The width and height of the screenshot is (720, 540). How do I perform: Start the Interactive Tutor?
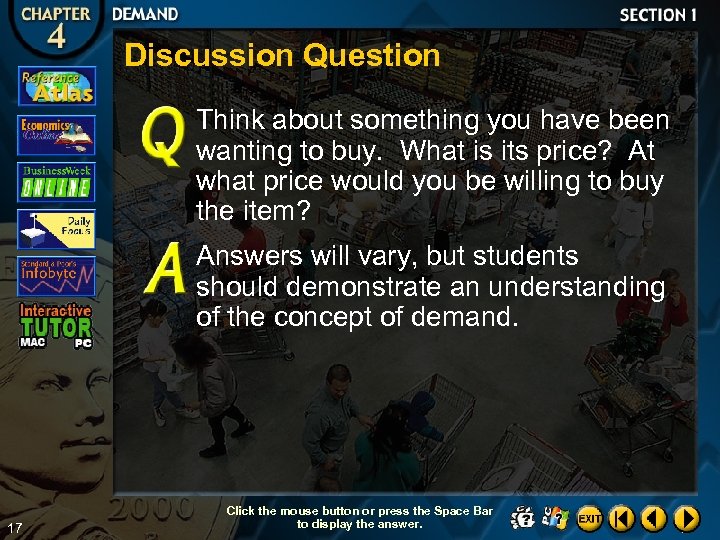[56, 322]
